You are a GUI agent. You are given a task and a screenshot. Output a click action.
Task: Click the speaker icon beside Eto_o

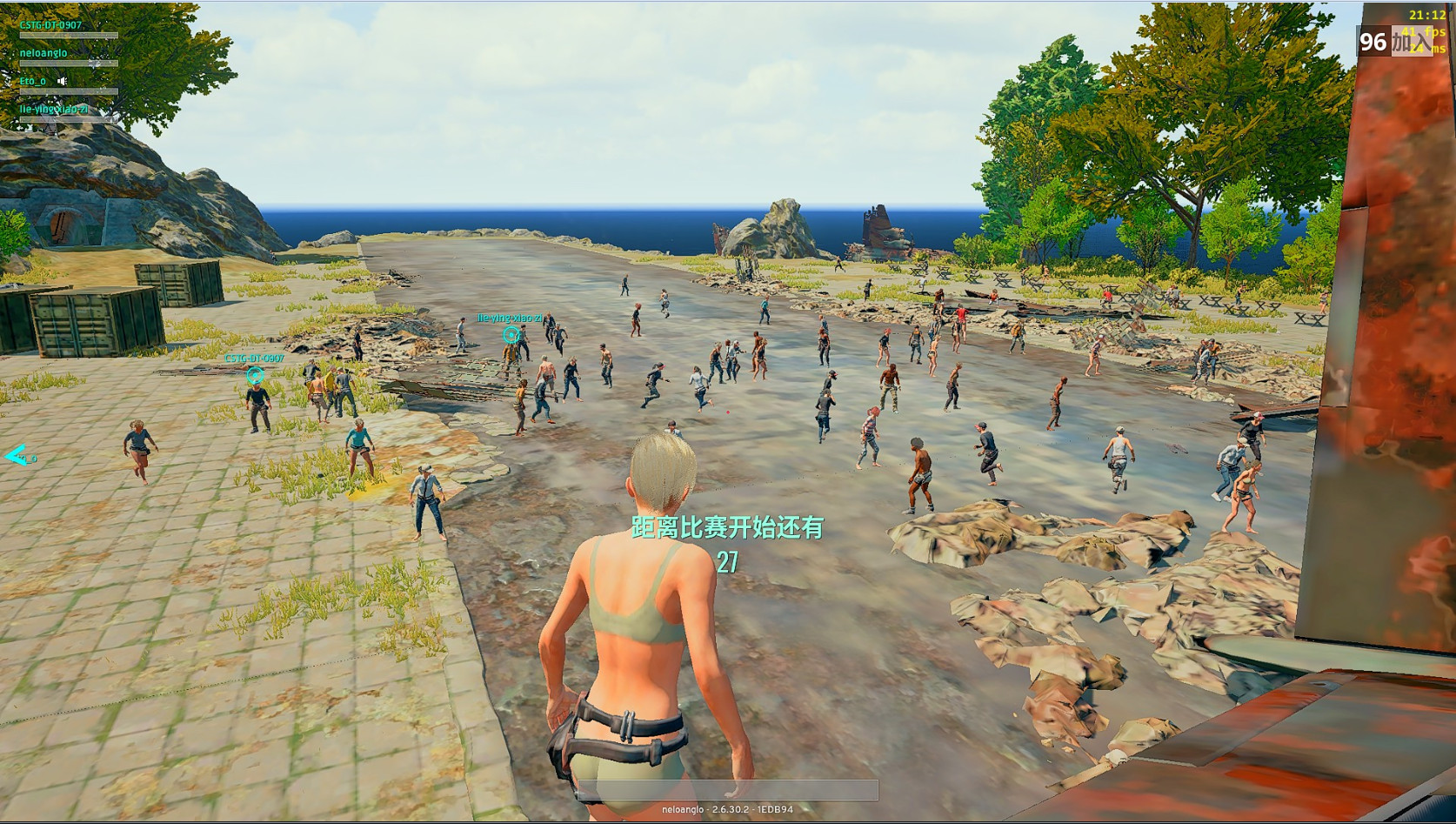point(63,81)
